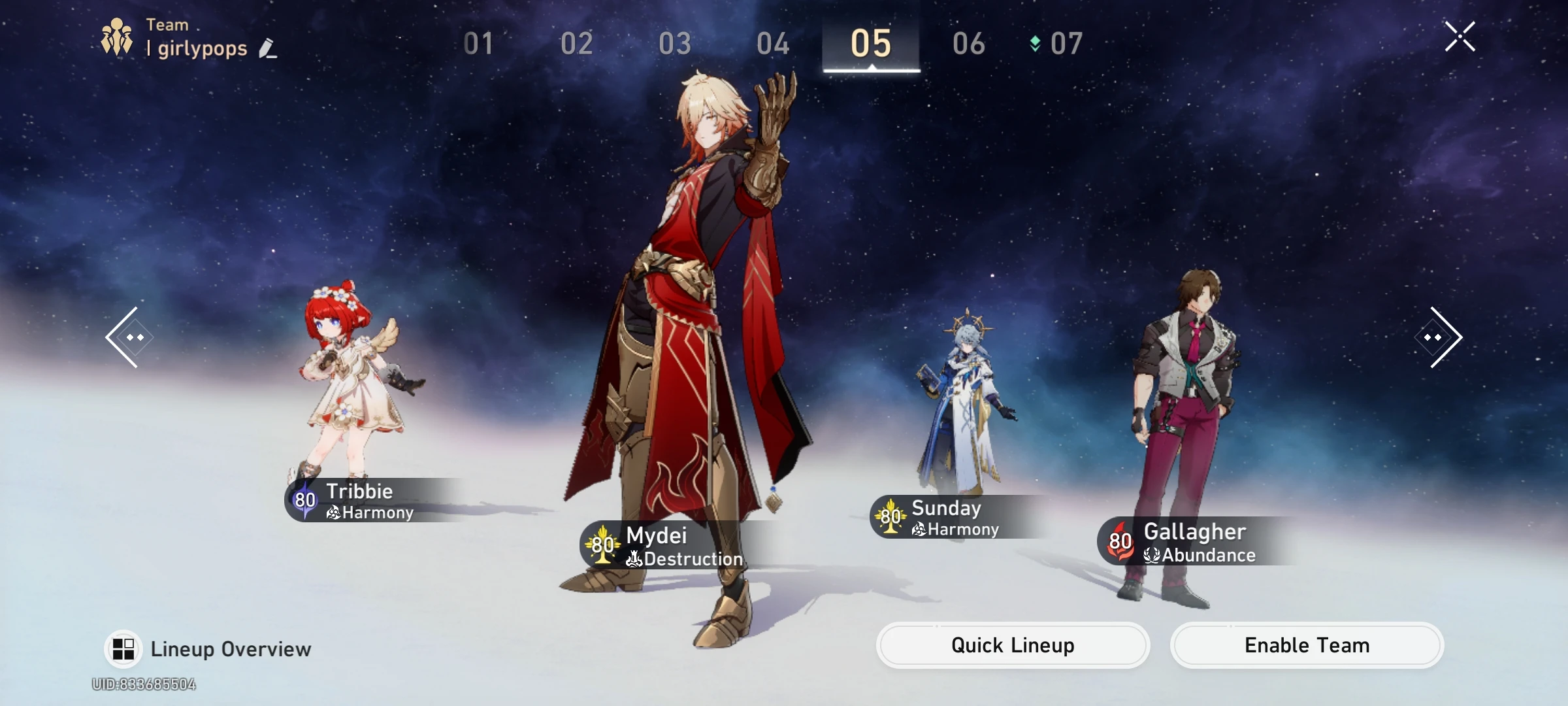Expand the previous team with the left arrow
The width and height of the screenshot is (1568, 706).
[129, 336]
